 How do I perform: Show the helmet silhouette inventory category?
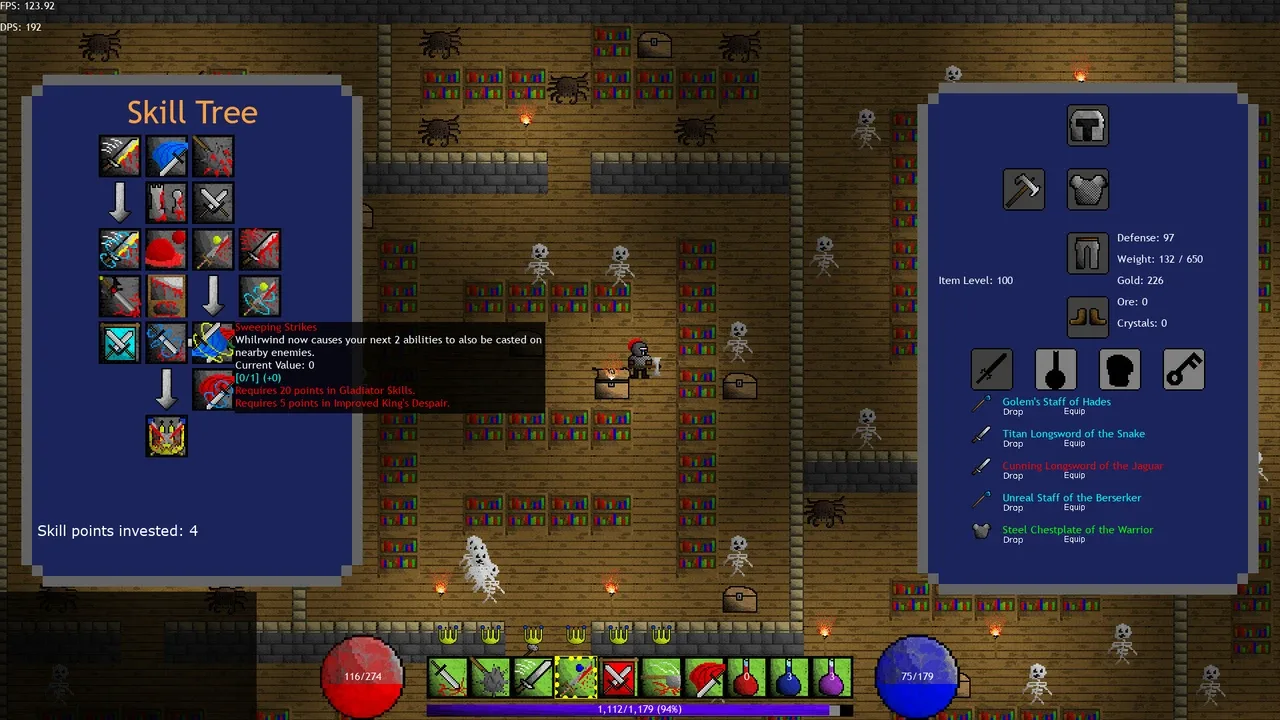pyautogui.click(x=1120, y=370)
